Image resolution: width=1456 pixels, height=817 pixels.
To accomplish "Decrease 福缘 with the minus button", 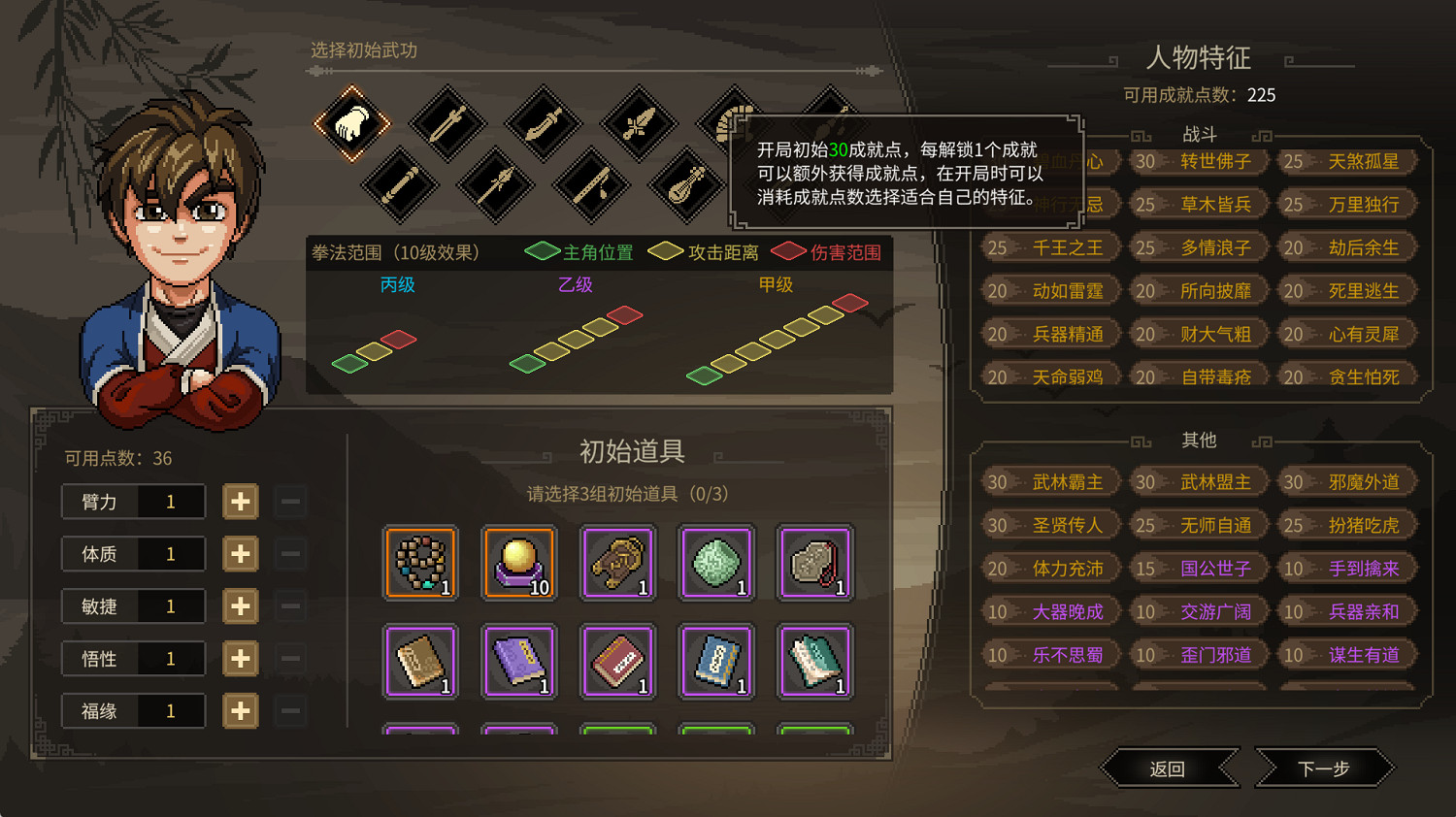I will click(289, 710).
